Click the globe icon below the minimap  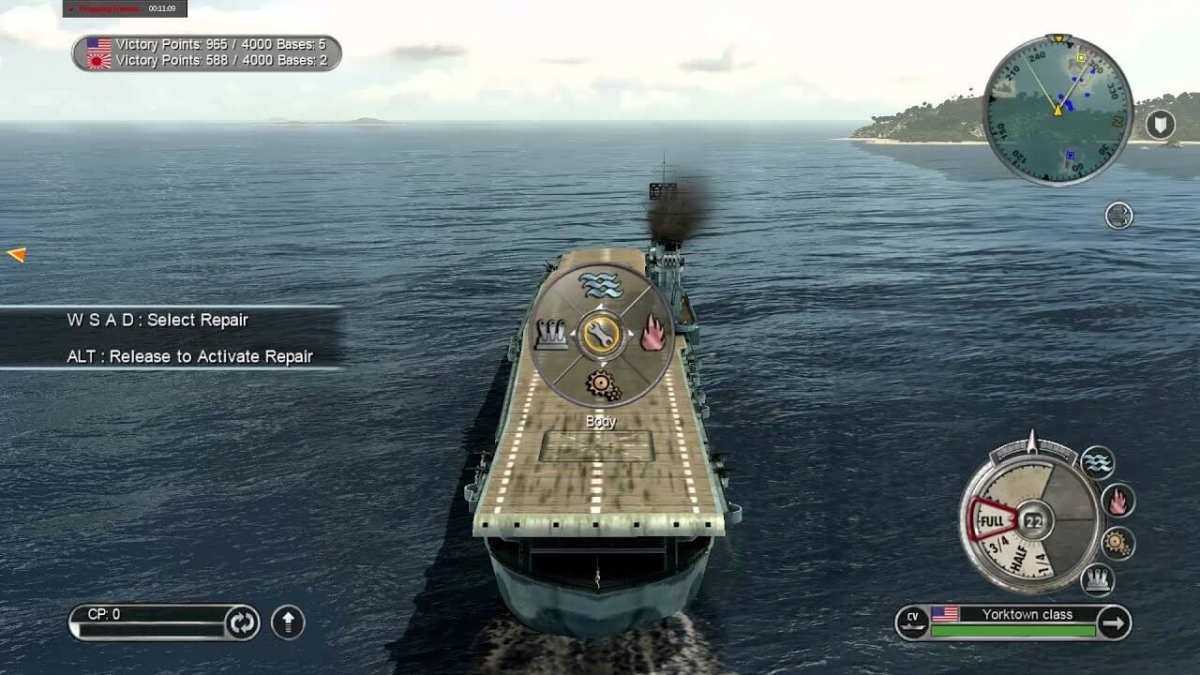(1119, 215)
